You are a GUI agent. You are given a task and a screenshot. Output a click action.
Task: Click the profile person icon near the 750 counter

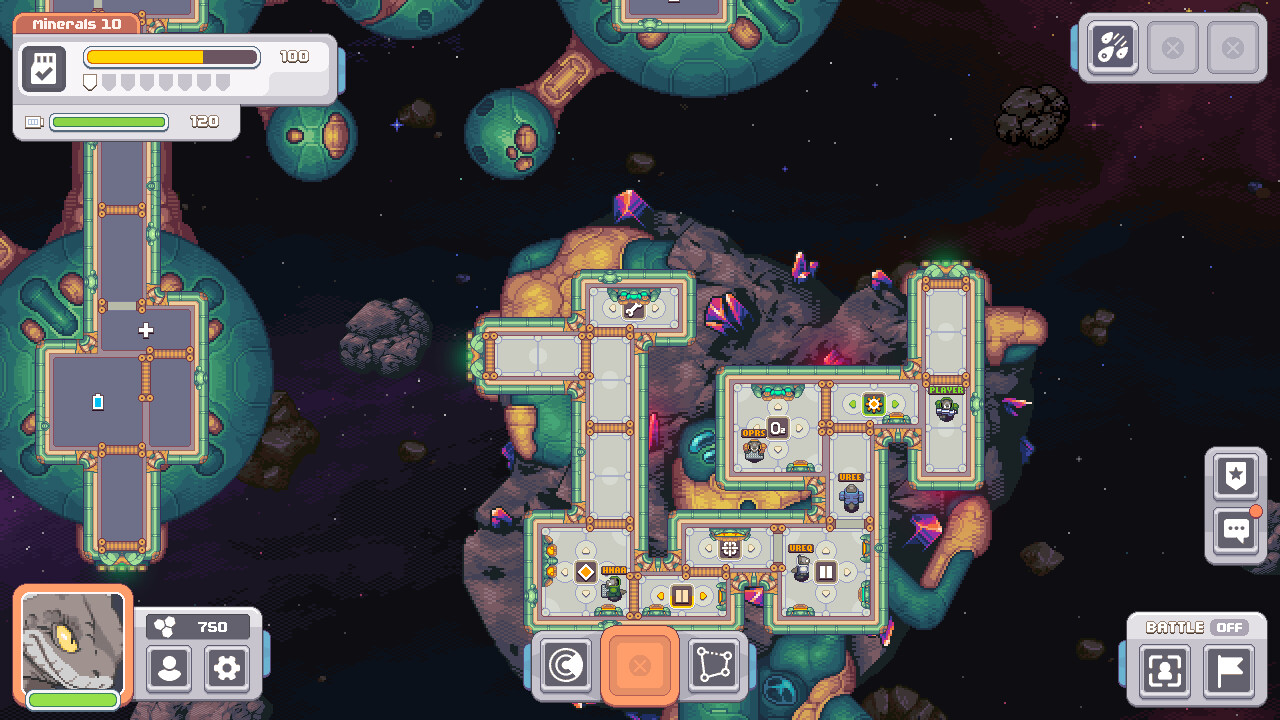click(169, 670)
